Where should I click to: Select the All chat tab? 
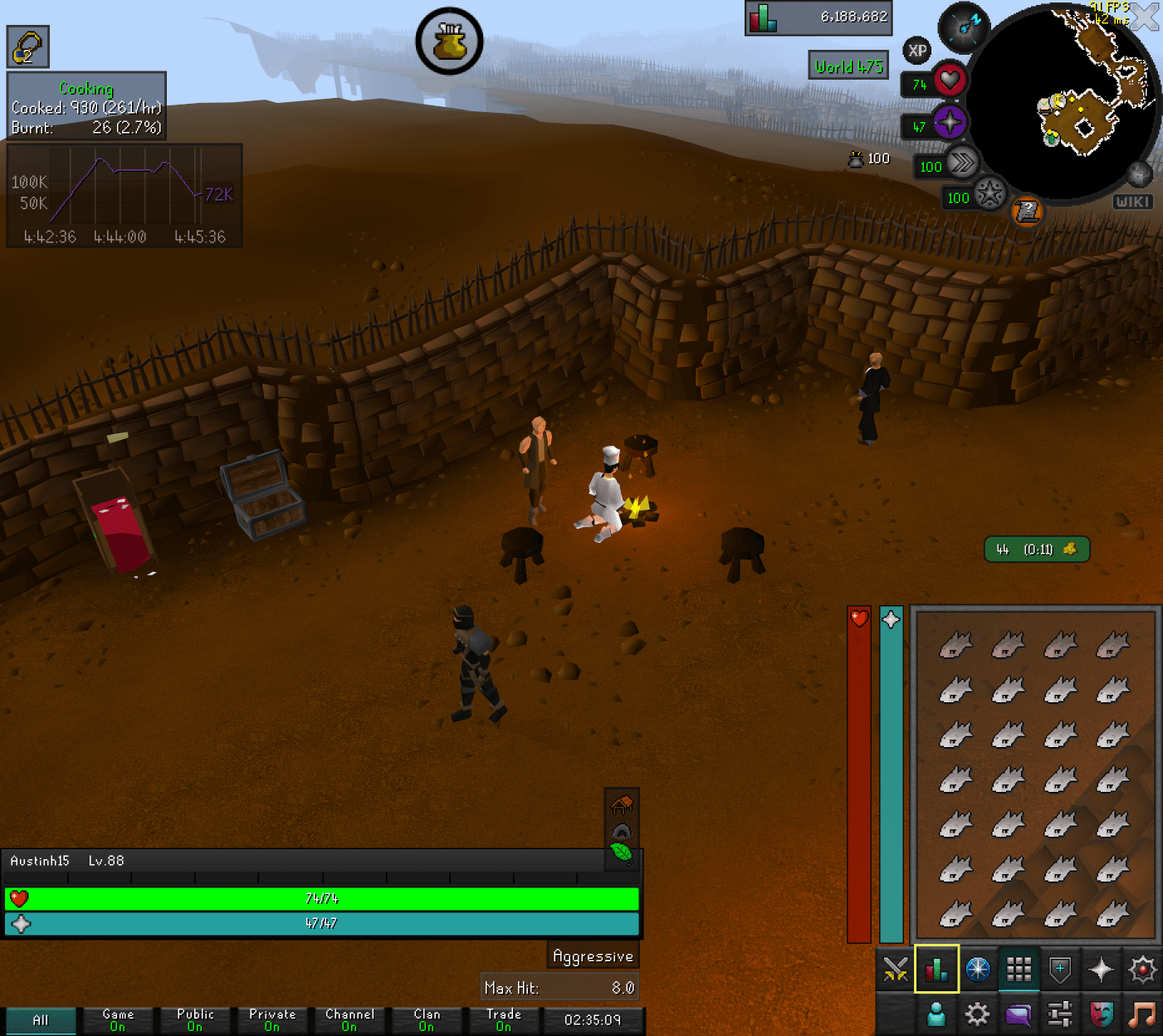point(41,1019)
